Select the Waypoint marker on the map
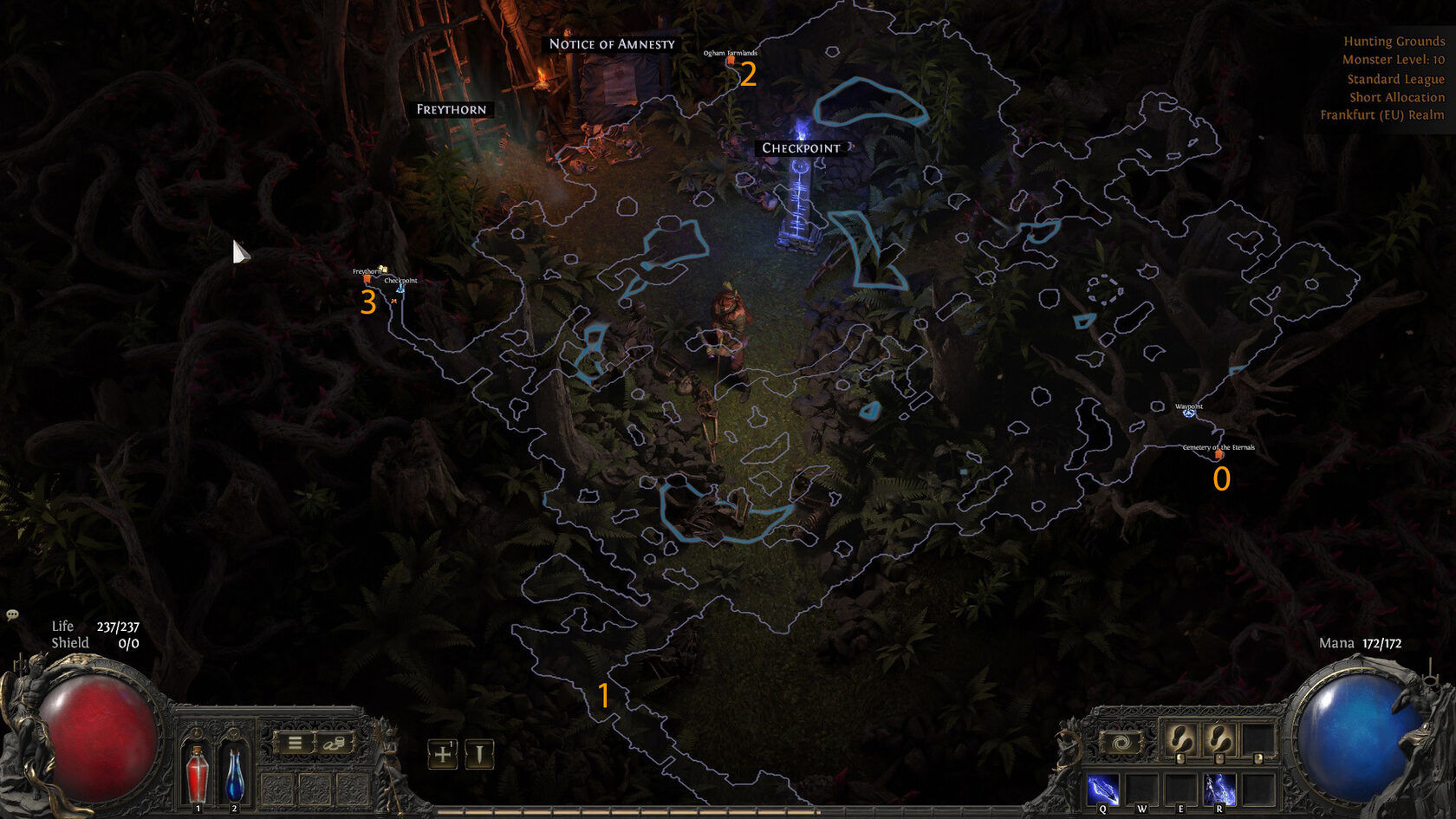This screenshot has height=819, width=1456. pos(1189,413)
